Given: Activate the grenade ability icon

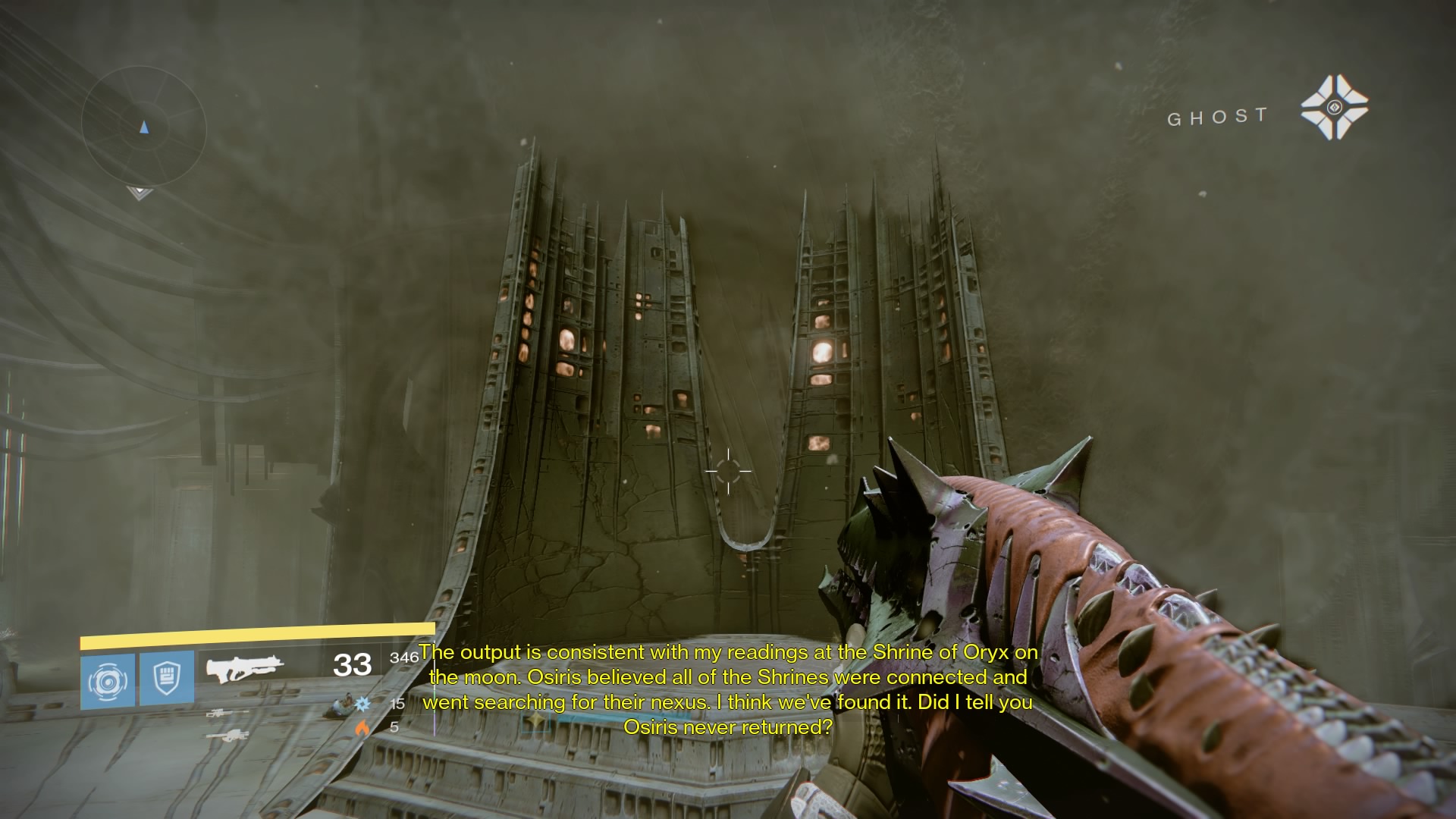Looking at the screenshot, I should point(108,681).
